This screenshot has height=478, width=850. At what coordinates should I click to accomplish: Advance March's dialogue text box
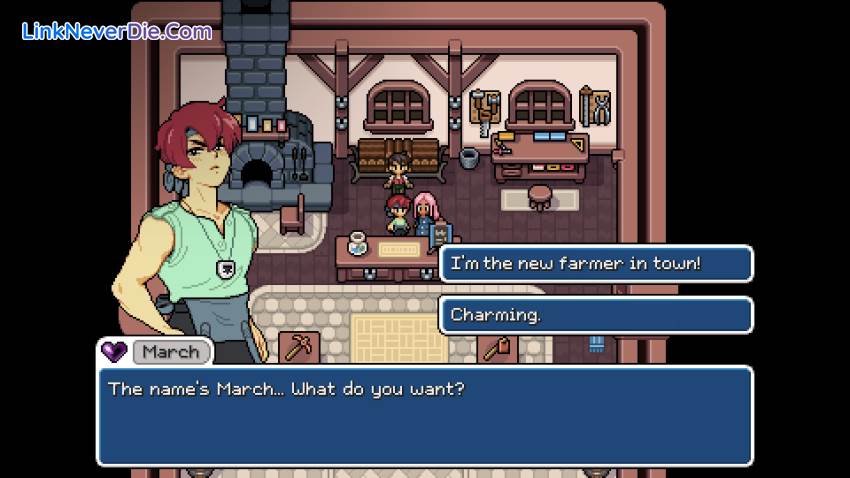[424, 415]
